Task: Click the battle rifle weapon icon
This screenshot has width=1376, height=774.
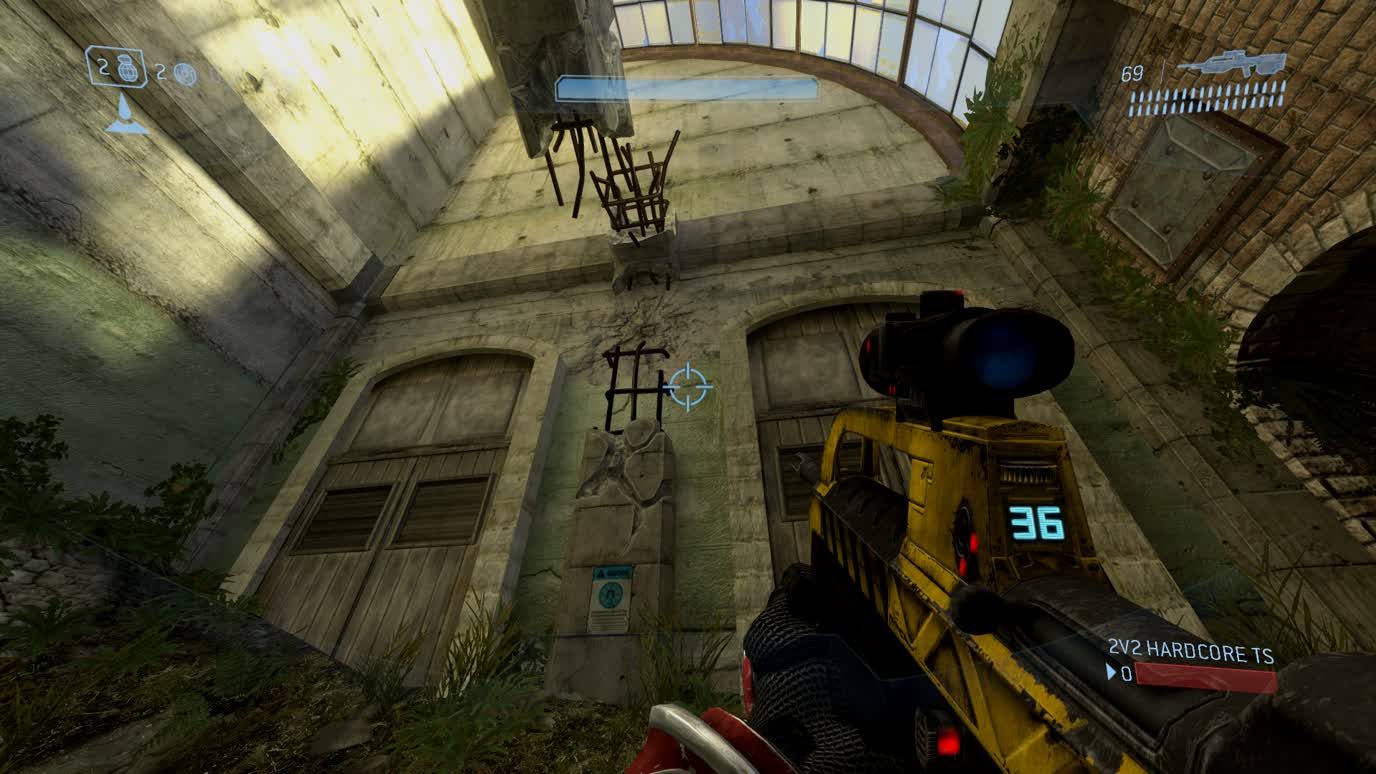Action: pos(1230,64)
